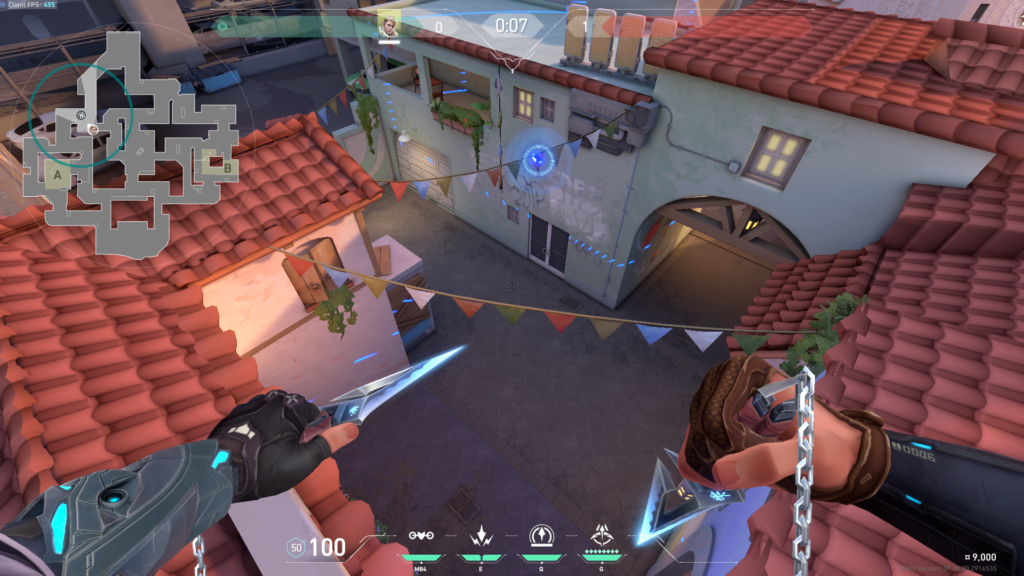Activate the Q dome ability icon
This screenshot has height=576, width=1024.
click(539, 537)
